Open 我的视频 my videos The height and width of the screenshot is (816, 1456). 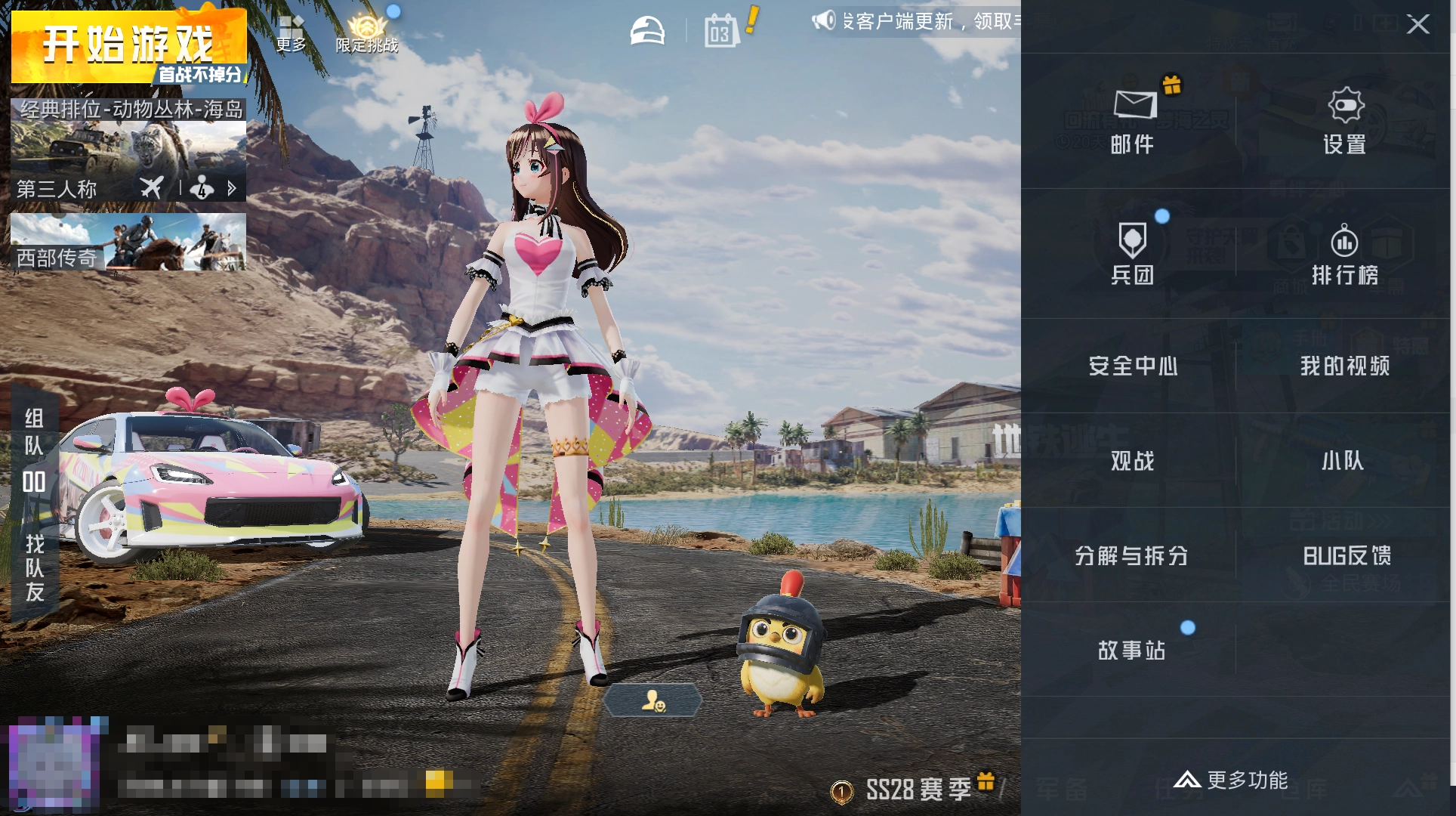coord(1345,366)
